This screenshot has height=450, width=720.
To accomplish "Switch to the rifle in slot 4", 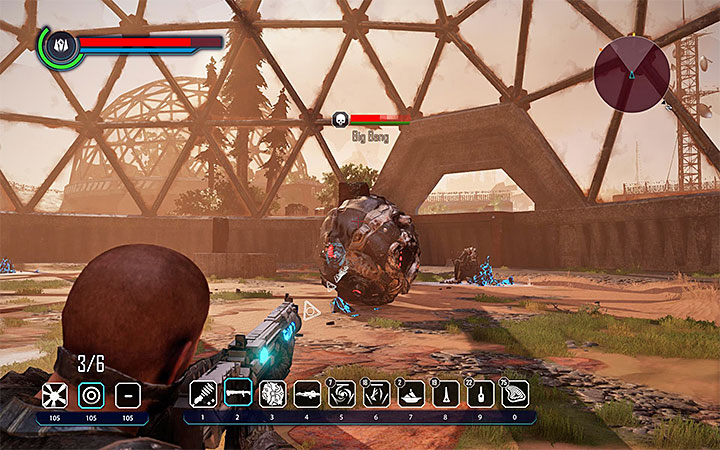I will tap(308, 394).
